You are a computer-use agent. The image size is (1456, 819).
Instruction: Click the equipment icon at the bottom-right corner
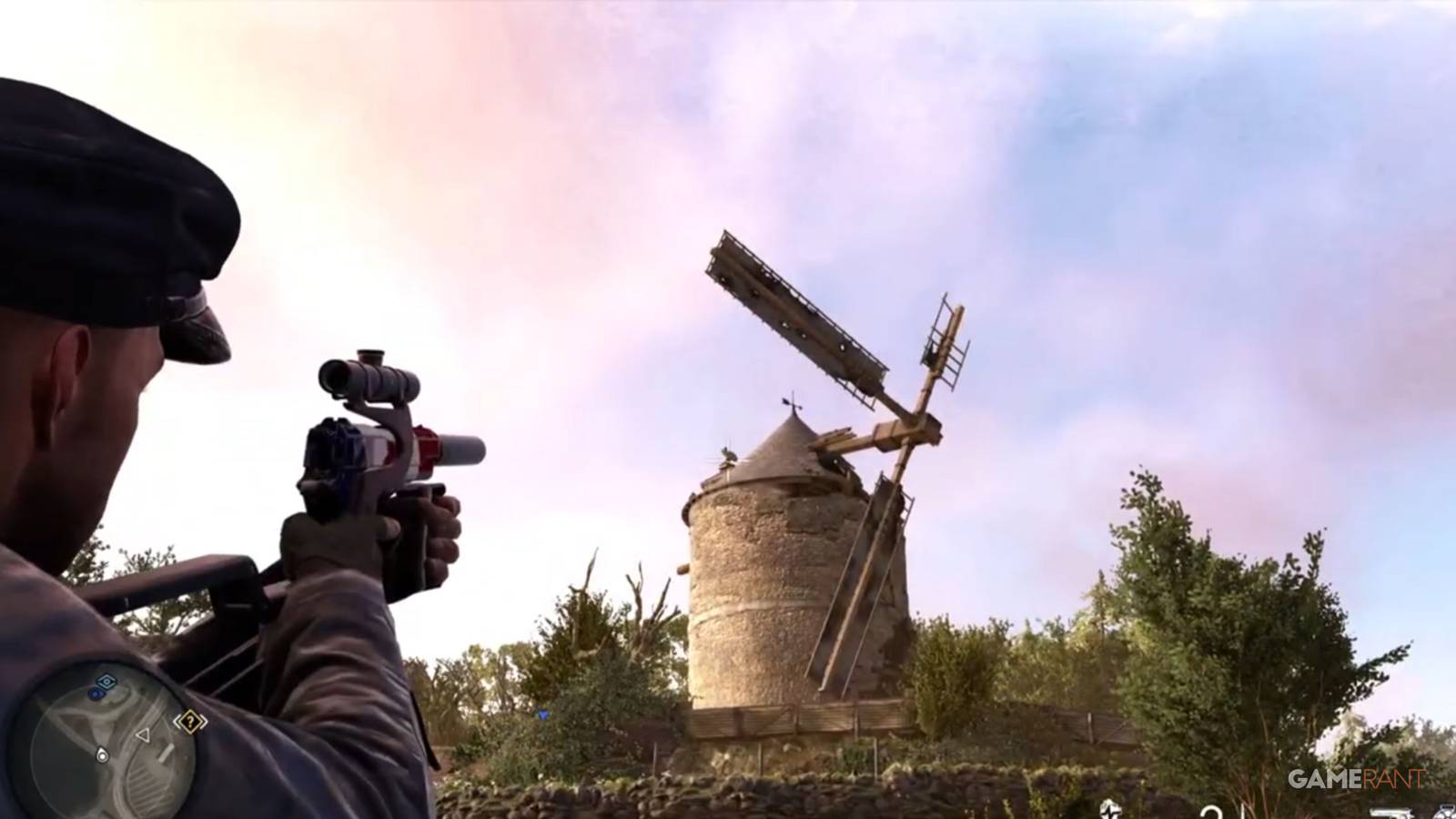[x=1447, y=812]
